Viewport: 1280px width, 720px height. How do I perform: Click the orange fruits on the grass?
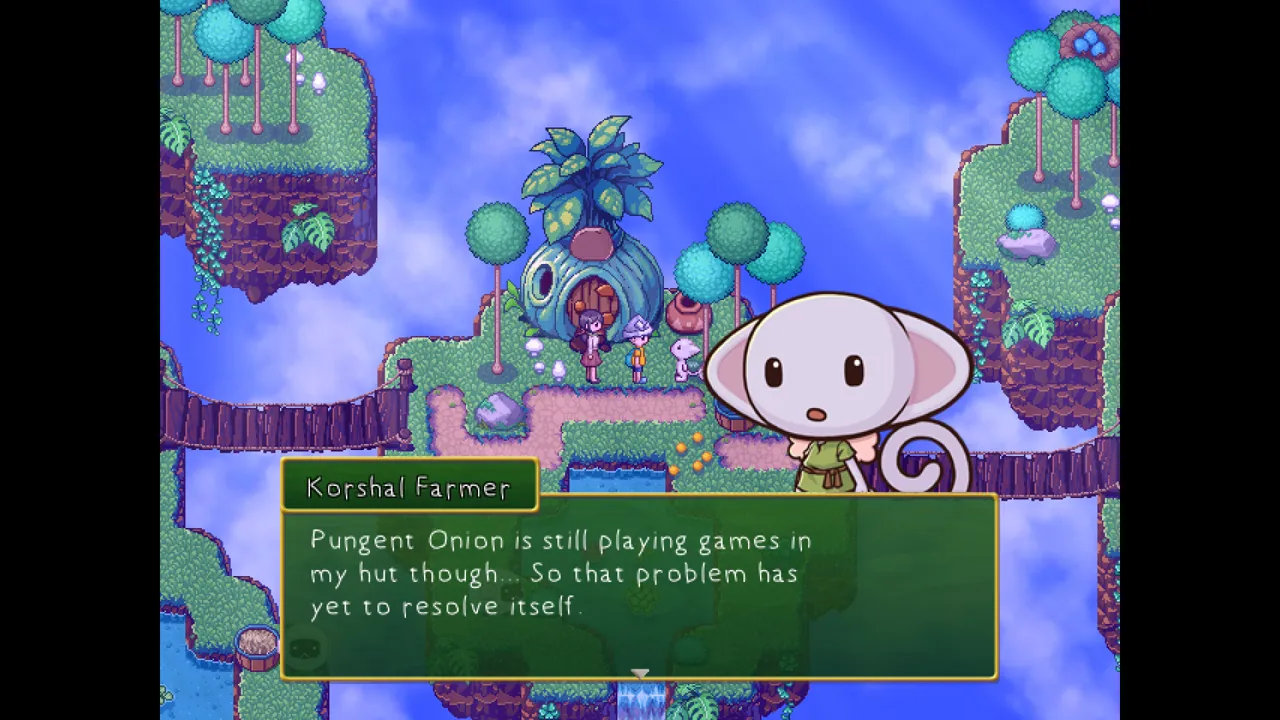tap(690, 455)
